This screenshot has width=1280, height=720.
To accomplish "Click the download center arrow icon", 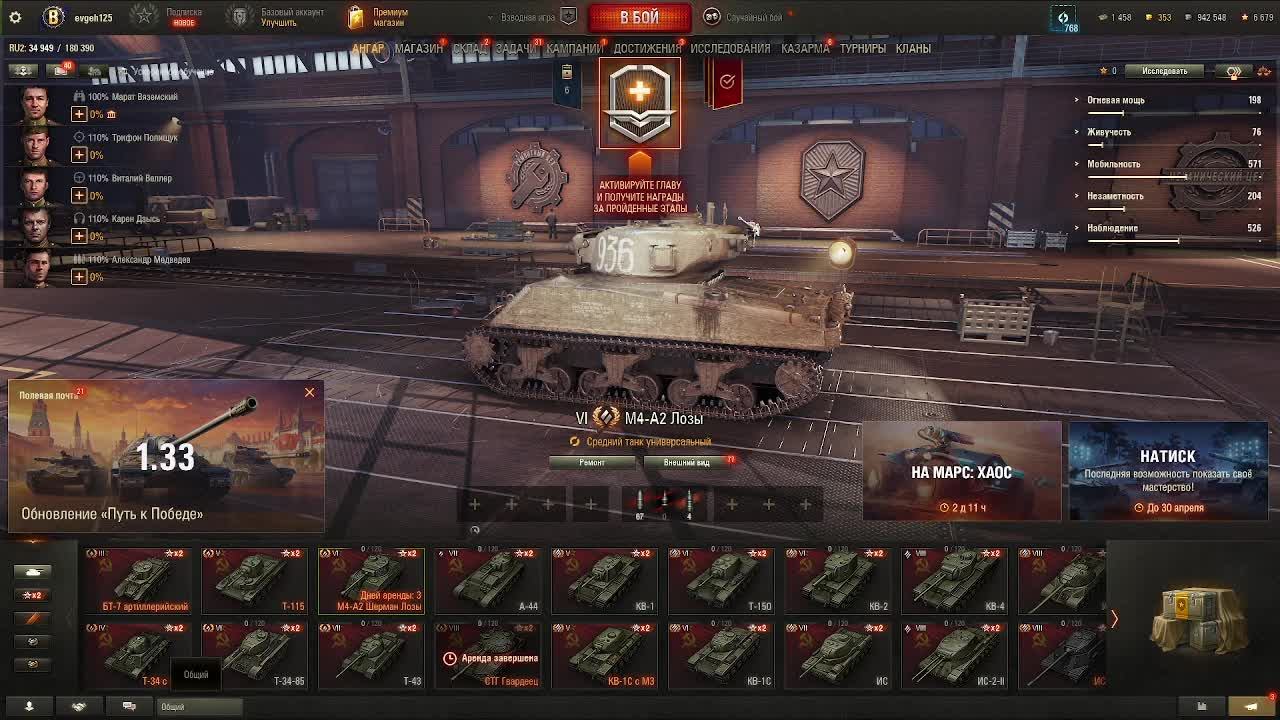I will tap(30, 706).
